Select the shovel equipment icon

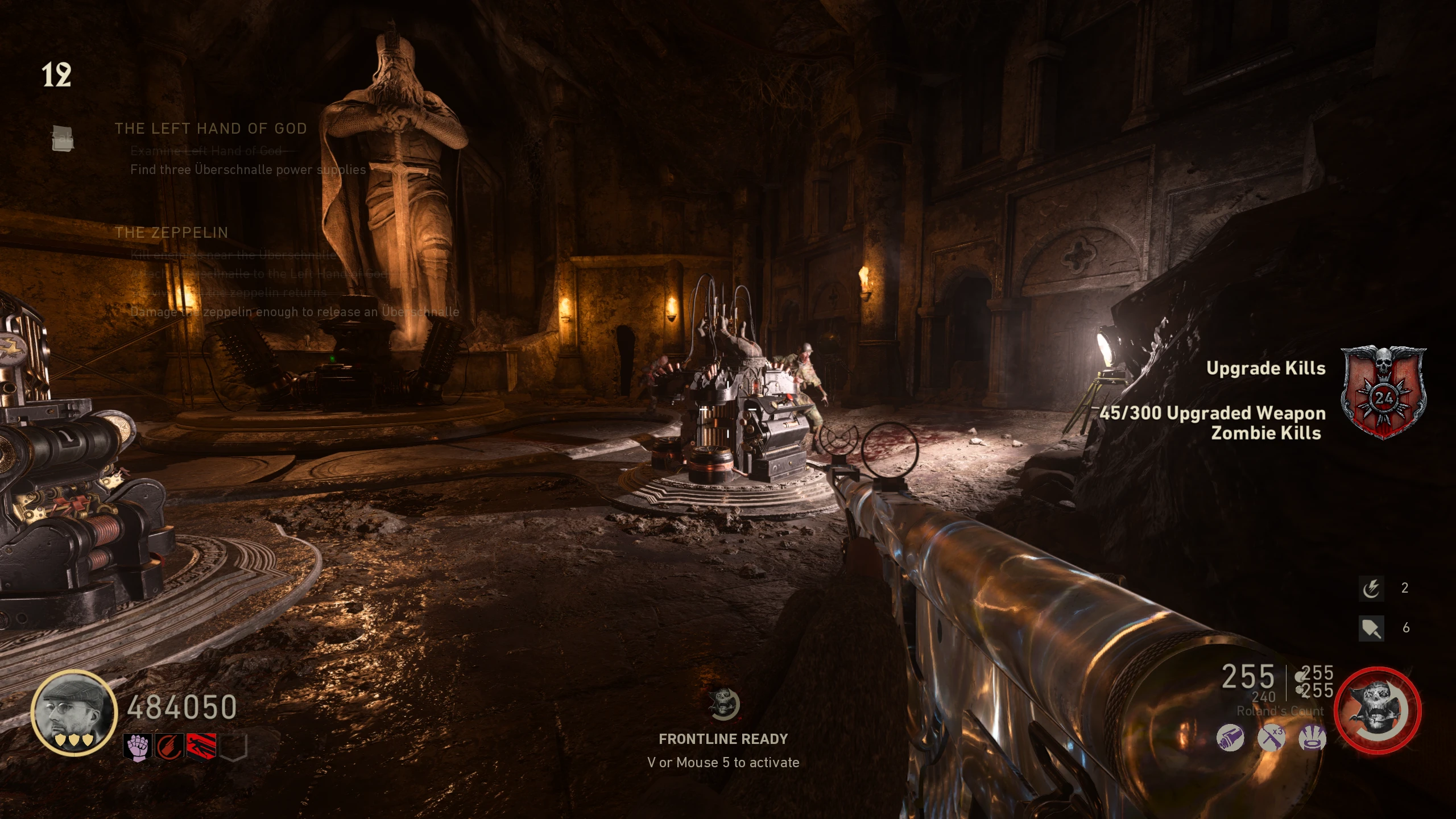click(1371, 628)
